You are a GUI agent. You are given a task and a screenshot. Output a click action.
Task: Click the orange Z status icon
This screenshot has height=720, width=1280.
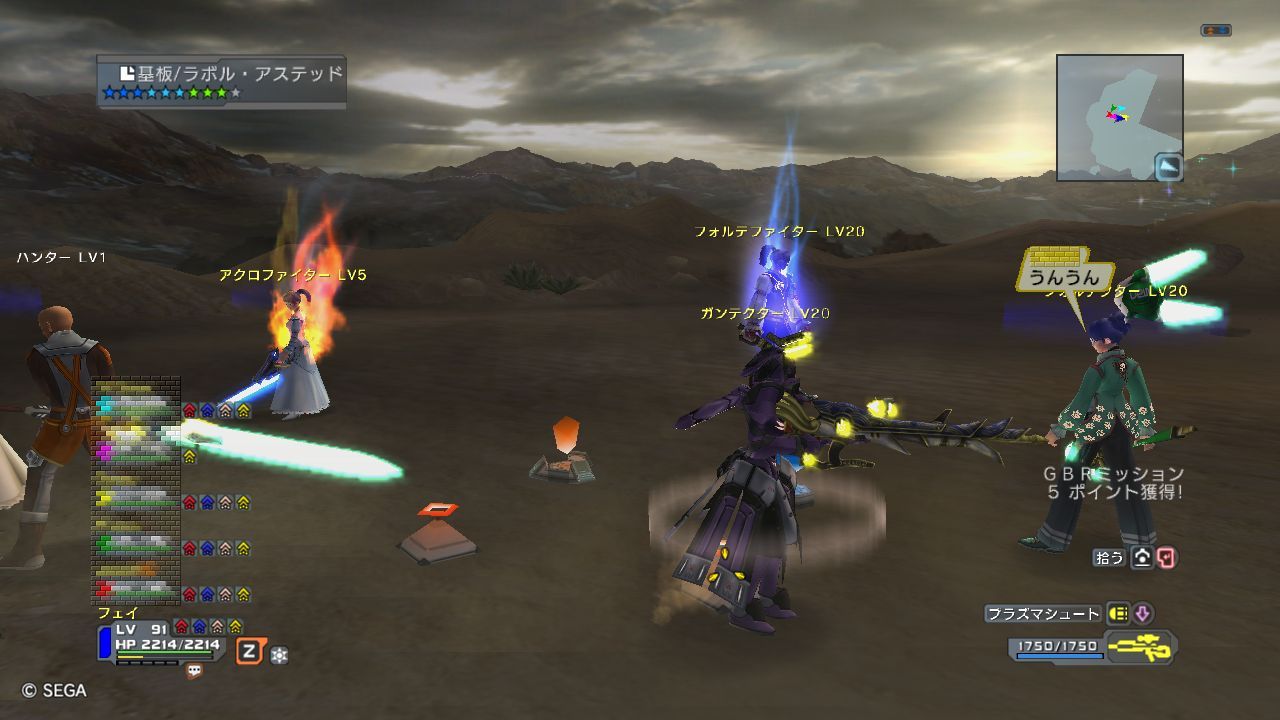[x=249, y=653]
